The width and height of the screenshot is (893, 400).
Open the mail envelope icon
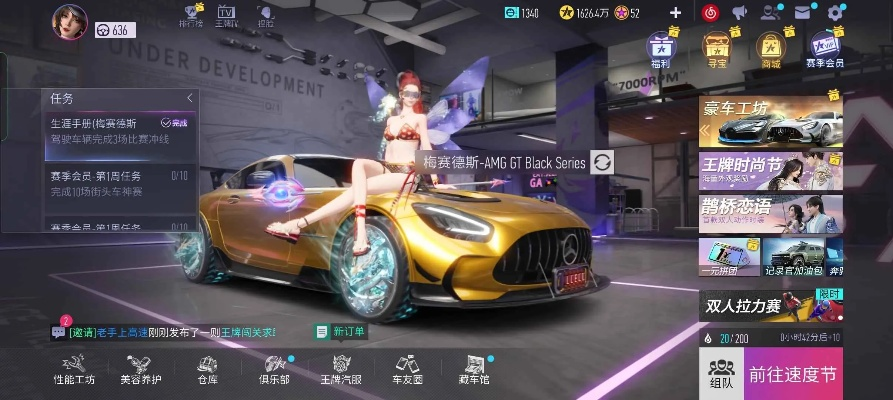coord(802,13)
